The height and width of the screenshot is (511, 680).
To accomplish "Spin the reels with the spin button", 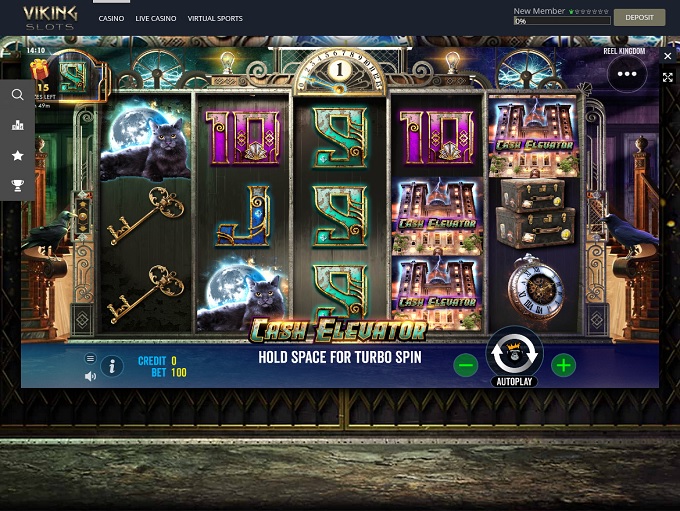I will point(514,352).
